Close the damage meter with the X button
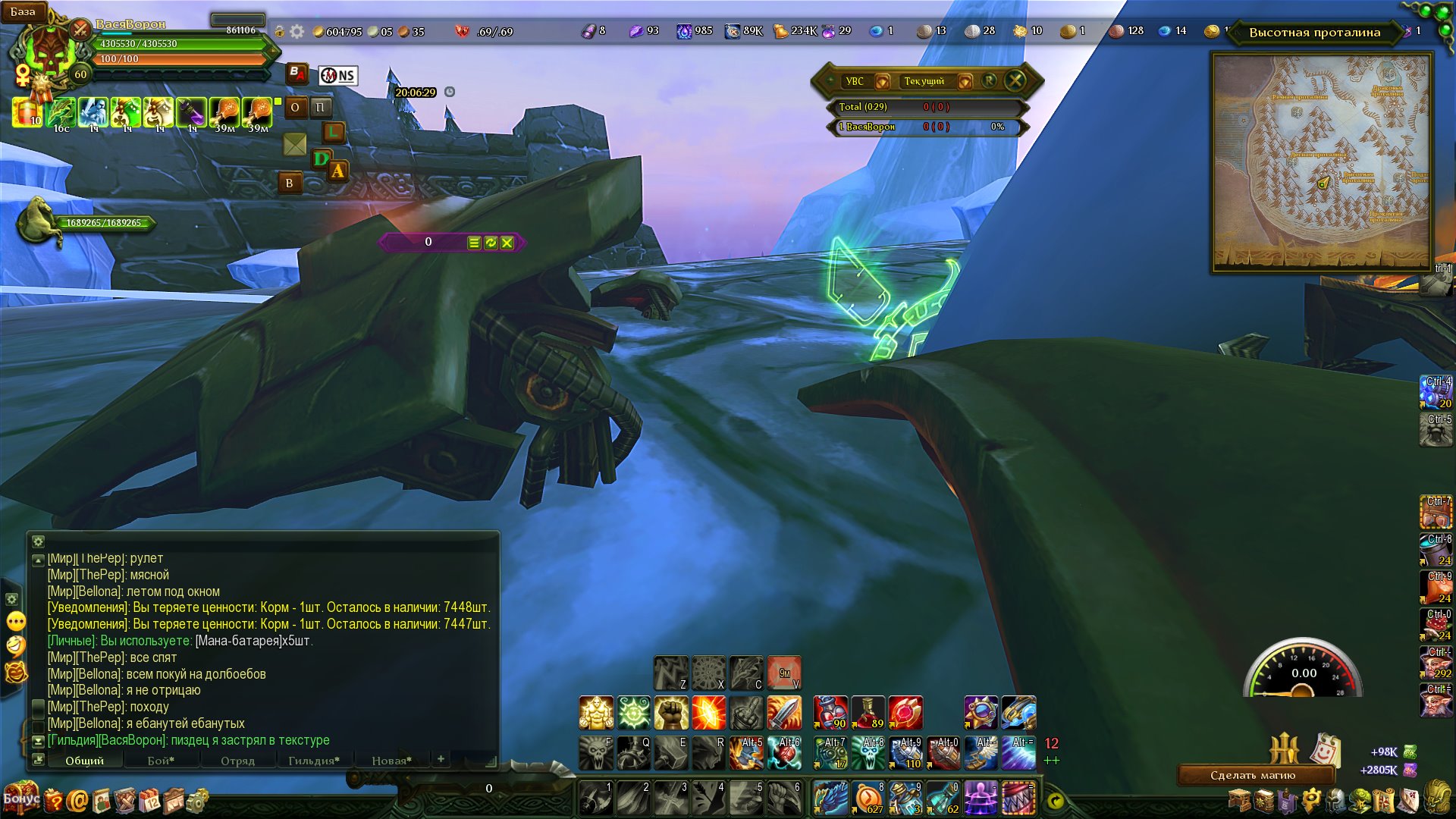1456x819 pixels. tap(1015, 80)
